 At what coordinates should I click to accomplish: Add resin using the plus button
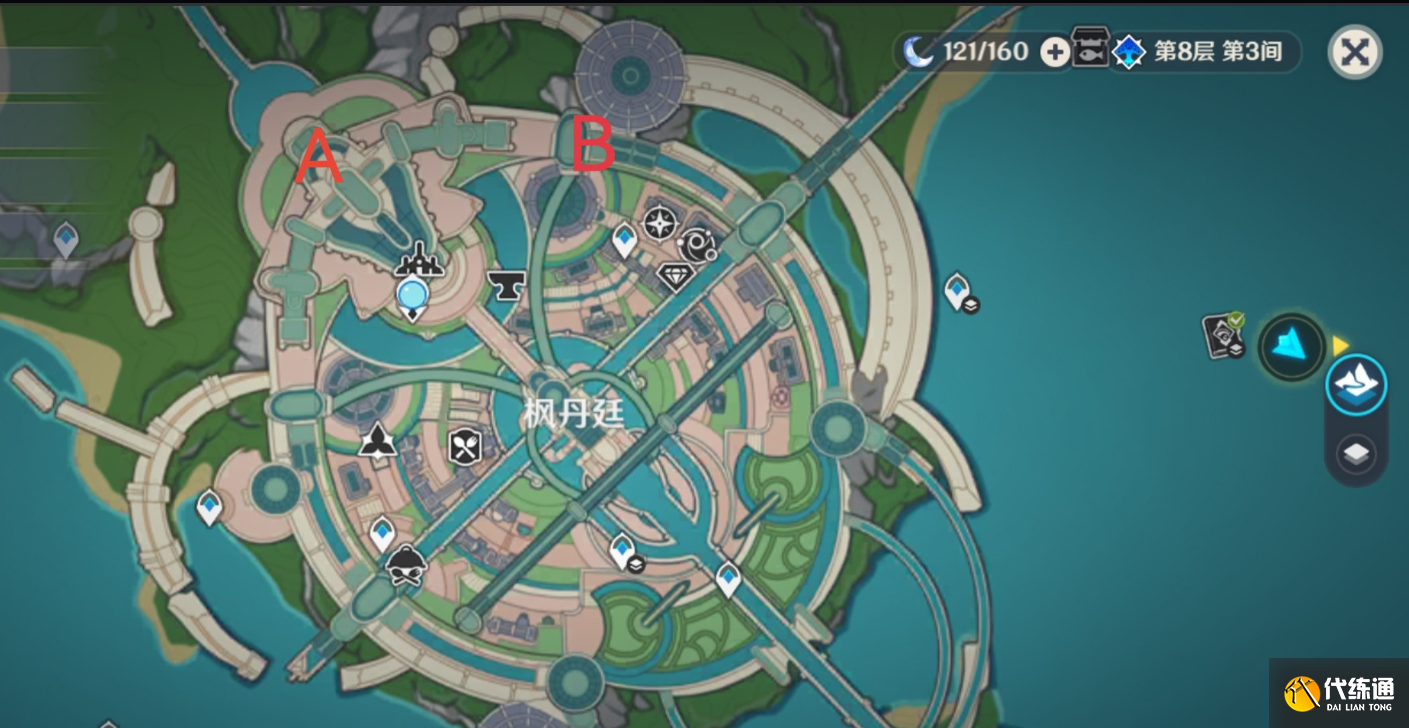(1055, 52)
